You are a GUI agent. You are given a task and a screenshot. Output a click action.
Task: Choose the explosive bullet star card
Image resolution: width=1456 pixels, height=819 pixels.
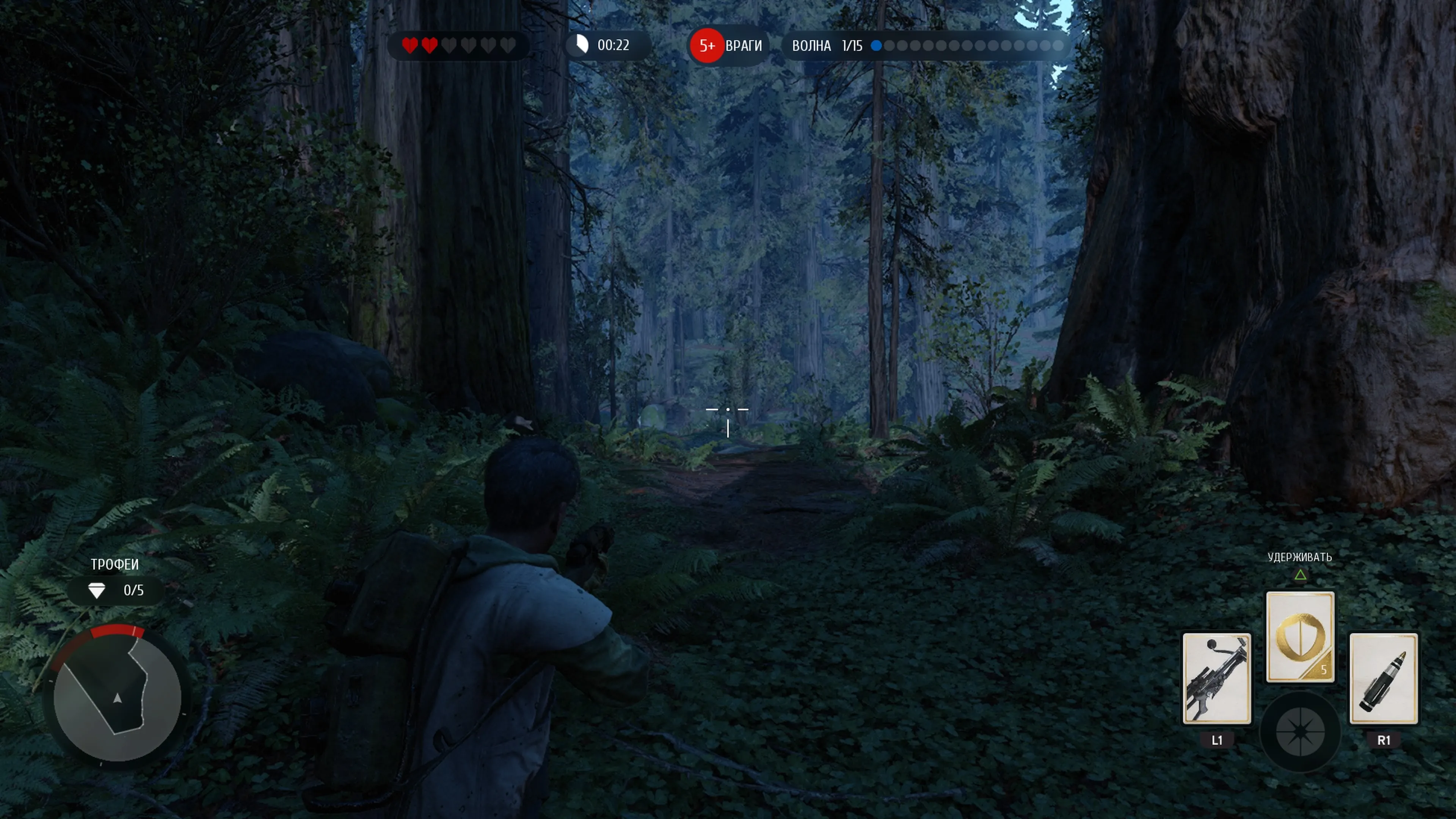(1383, 678)
